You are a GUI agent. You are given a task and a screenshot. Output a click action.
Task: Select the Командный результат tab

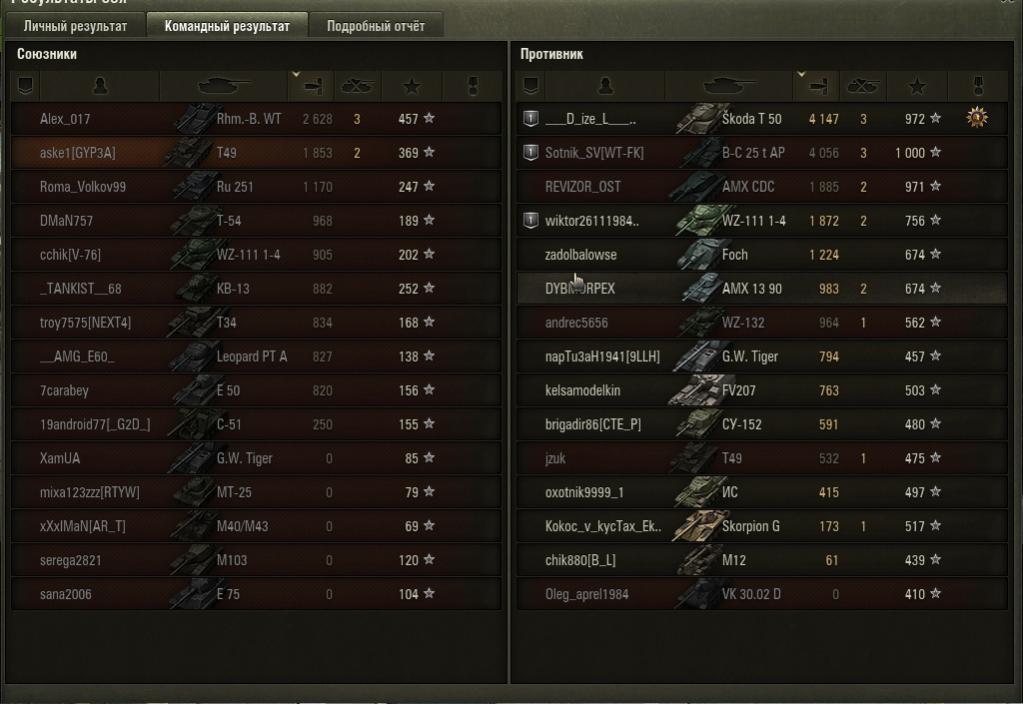[227, 26]
